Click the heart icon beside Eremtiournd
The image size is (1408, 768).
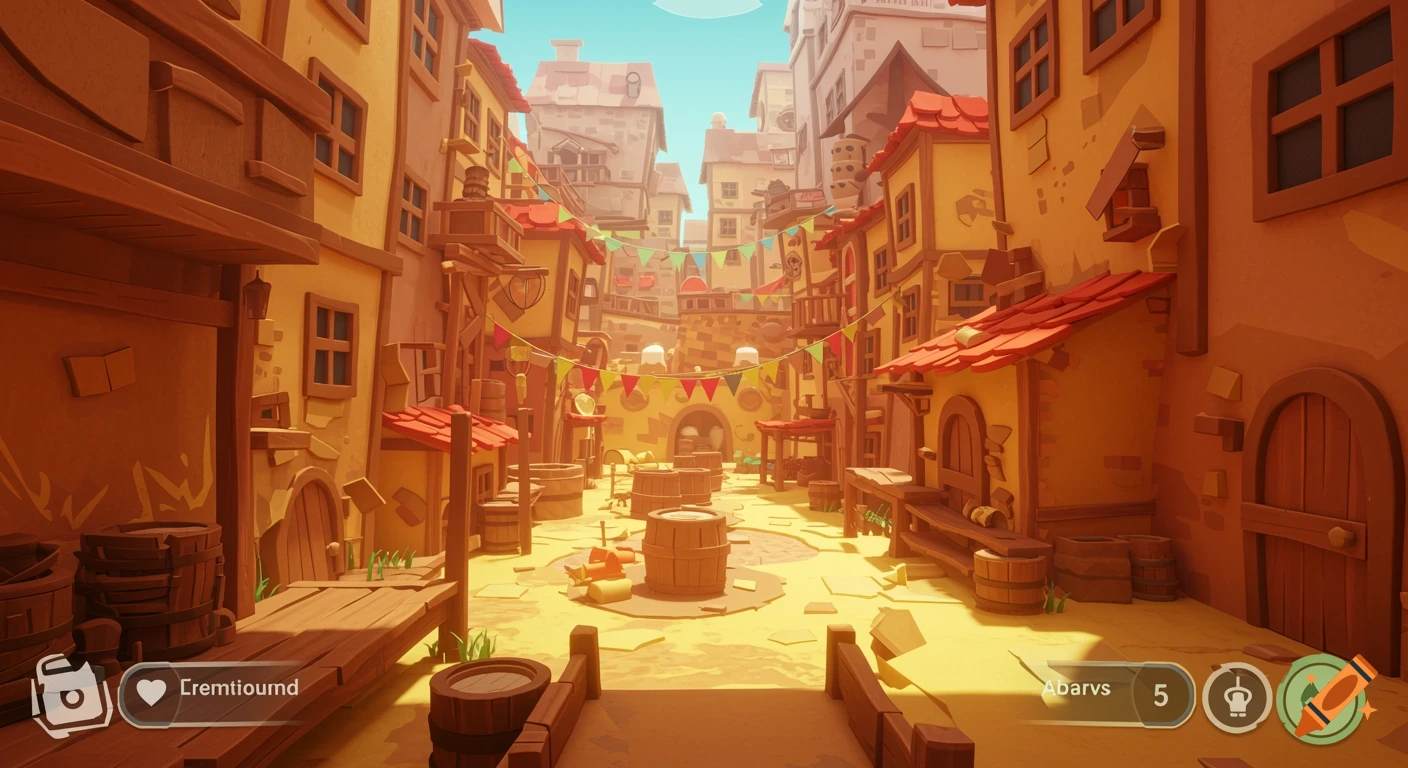click(150, 689)
